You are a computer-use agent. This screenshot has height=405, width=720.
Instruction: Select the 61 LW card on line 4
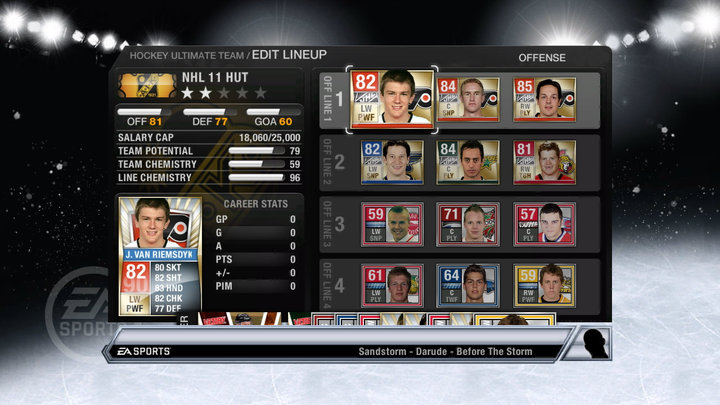[x=391, y=284]
